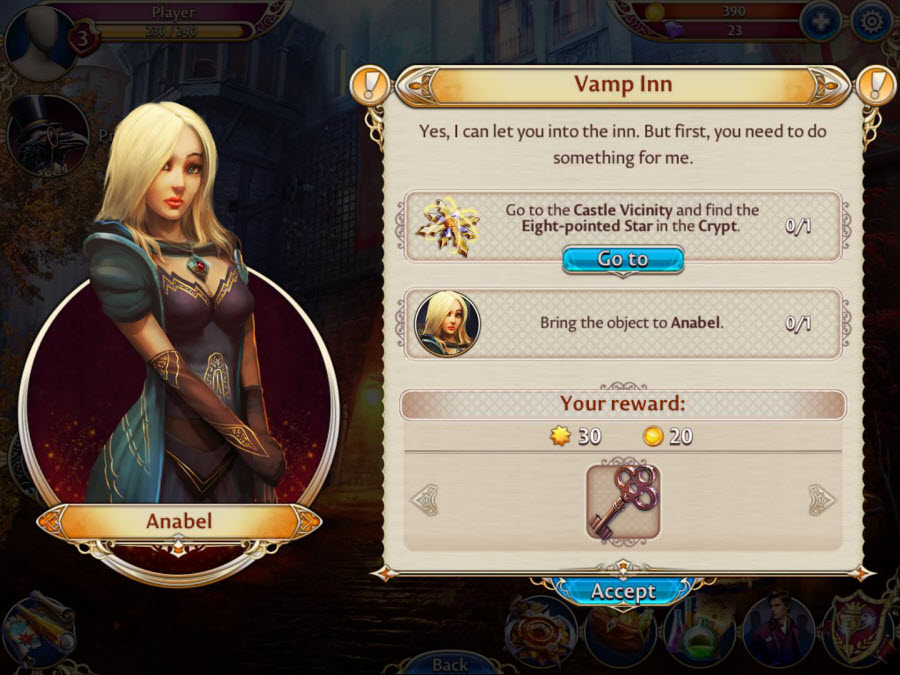The image size is (900, 675).
Task: Open the player profile avatar
Action: [40, 40]
